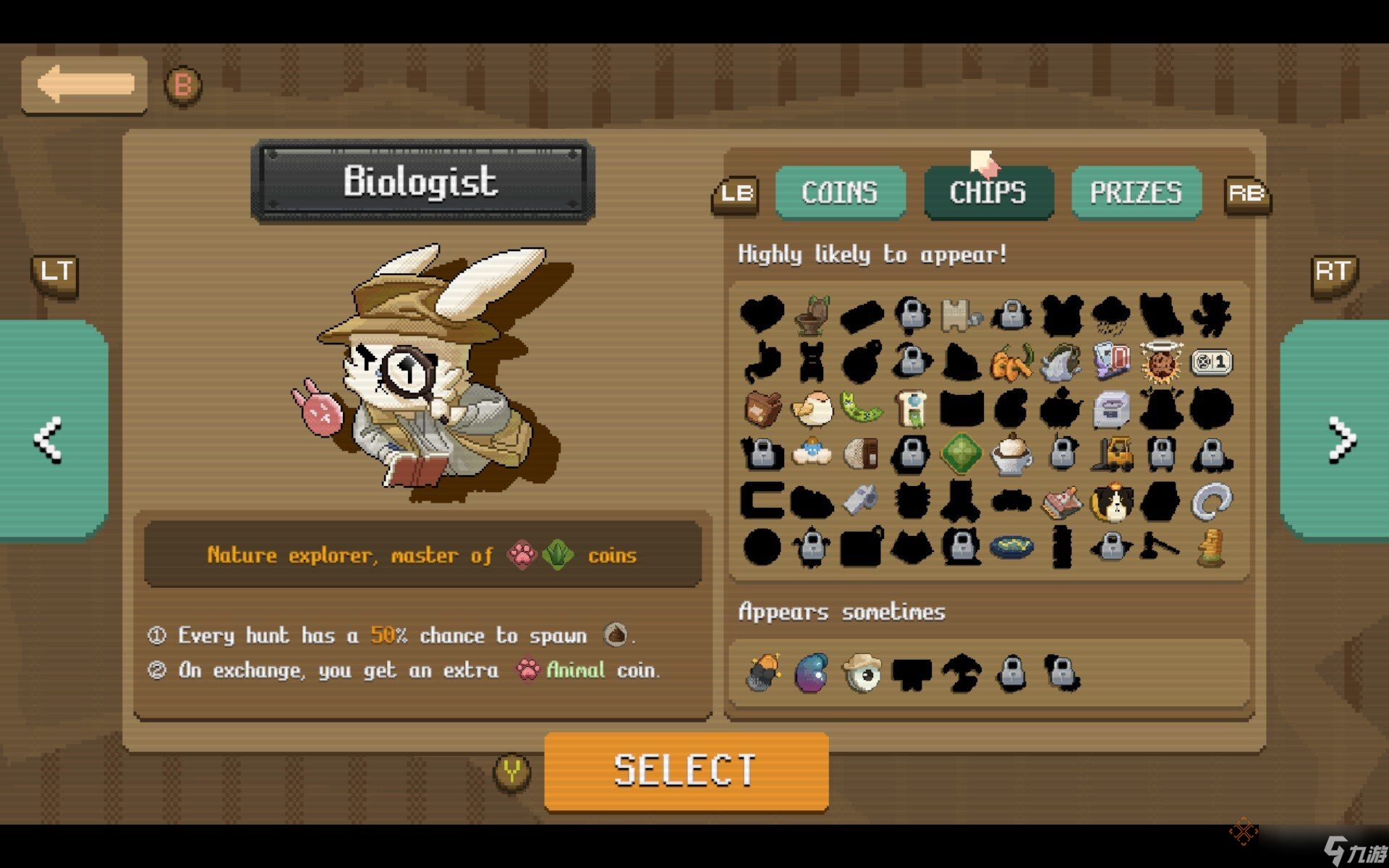The height and width of the screenshot is (868, 1389).
Task: Select the overgrown toilet chip
Action: (x=812, y=315)
